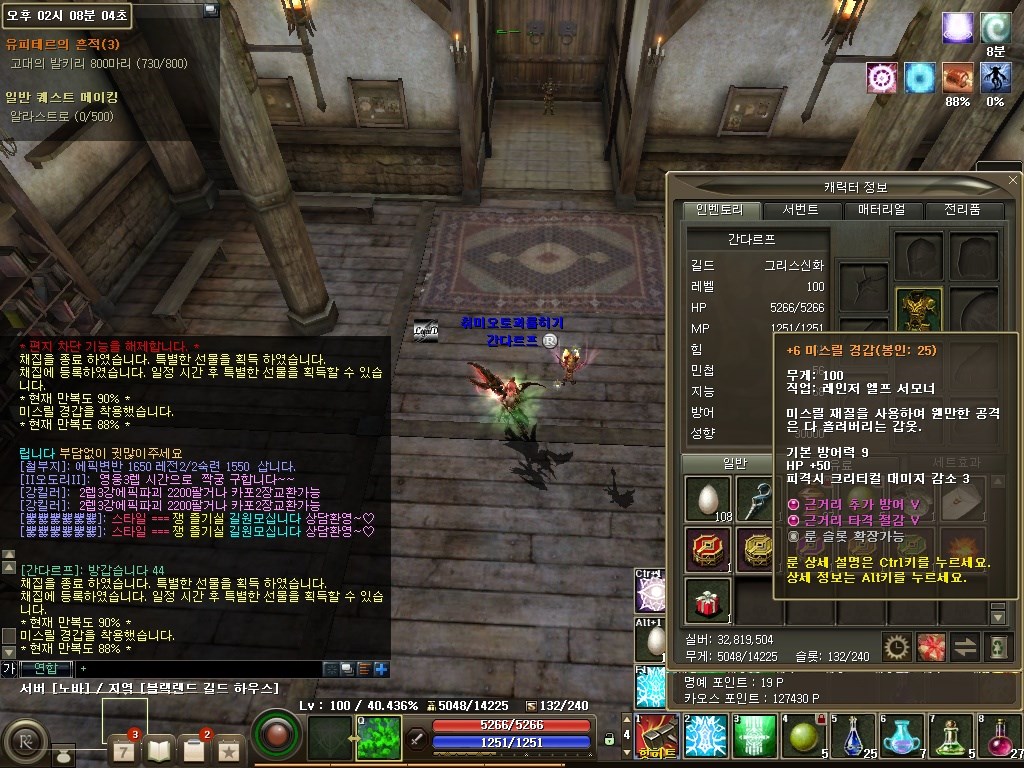The width and height of the screenshot is (1024, 768).
Task: Select the red ornate chest item
Action: click(708, 548)
